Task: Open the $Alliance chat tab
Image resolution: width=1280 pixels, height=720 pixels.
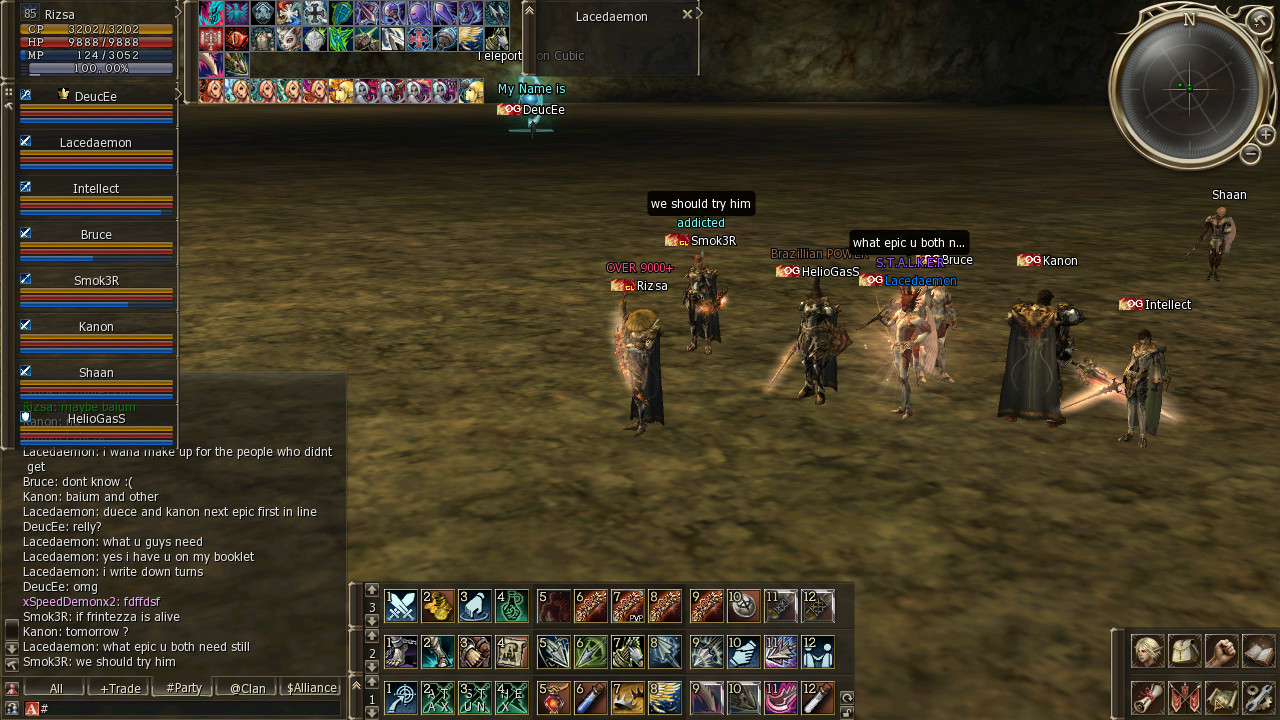Action: click(311, 688)
